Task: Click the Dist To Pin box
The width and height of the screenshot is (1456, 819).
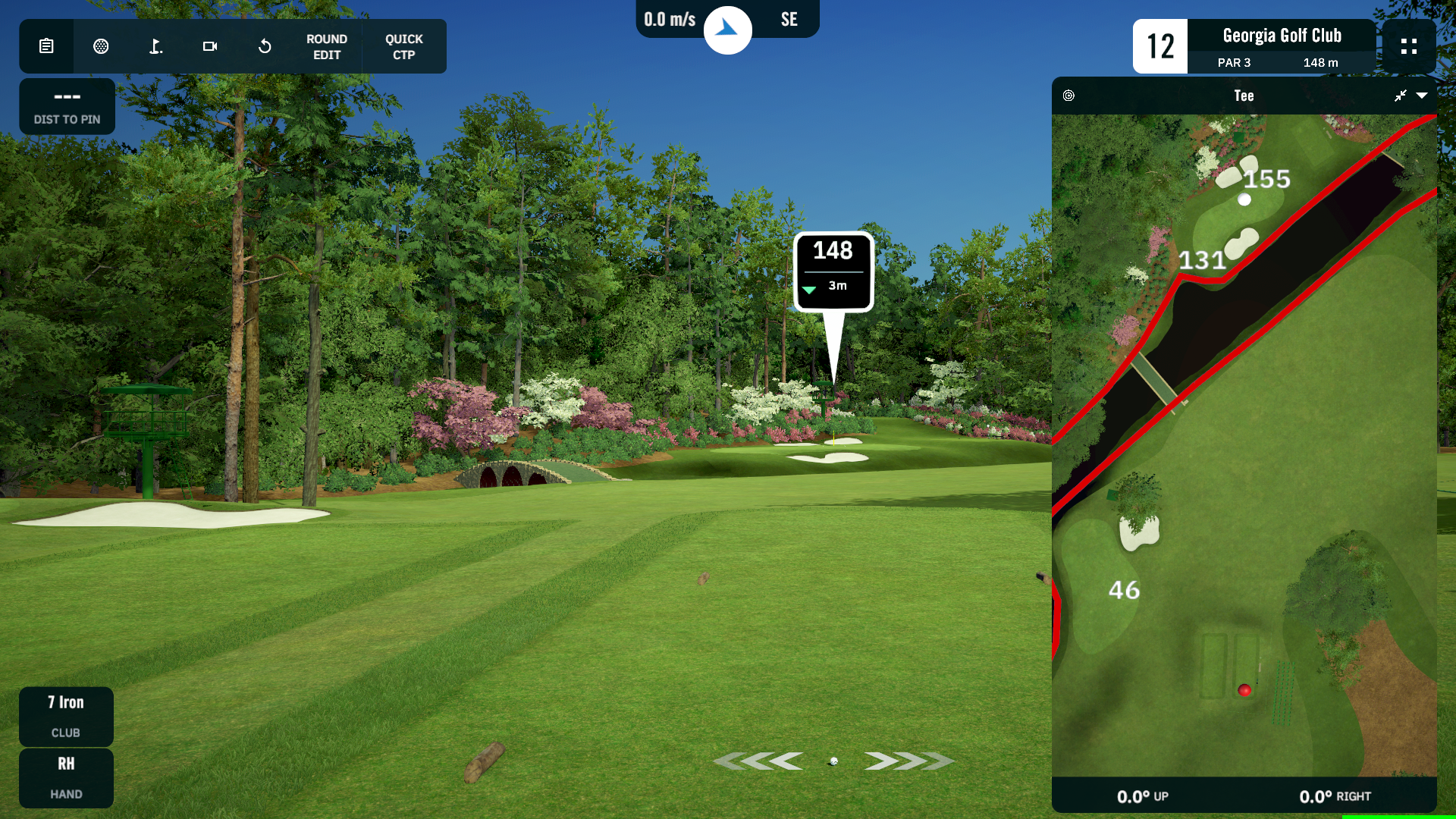Action: click(67, 106)
